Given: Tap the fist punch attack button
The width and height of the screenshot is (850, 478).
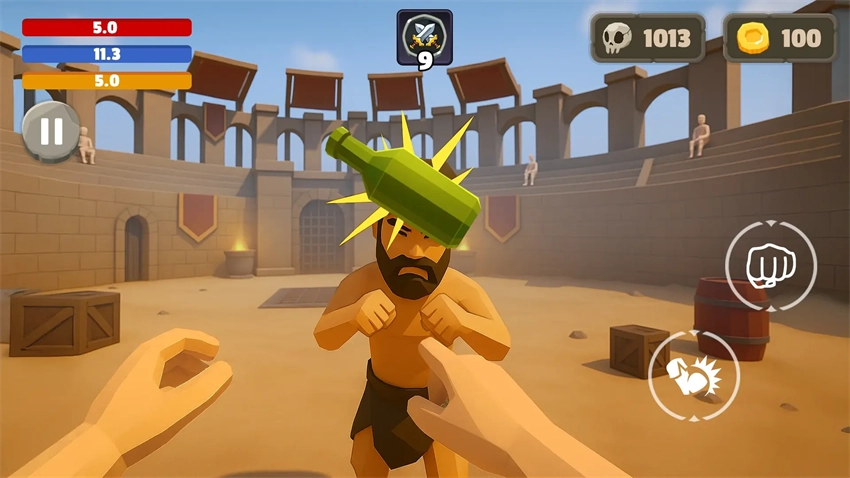Looking at the screenshot, I should click(770, 266).
